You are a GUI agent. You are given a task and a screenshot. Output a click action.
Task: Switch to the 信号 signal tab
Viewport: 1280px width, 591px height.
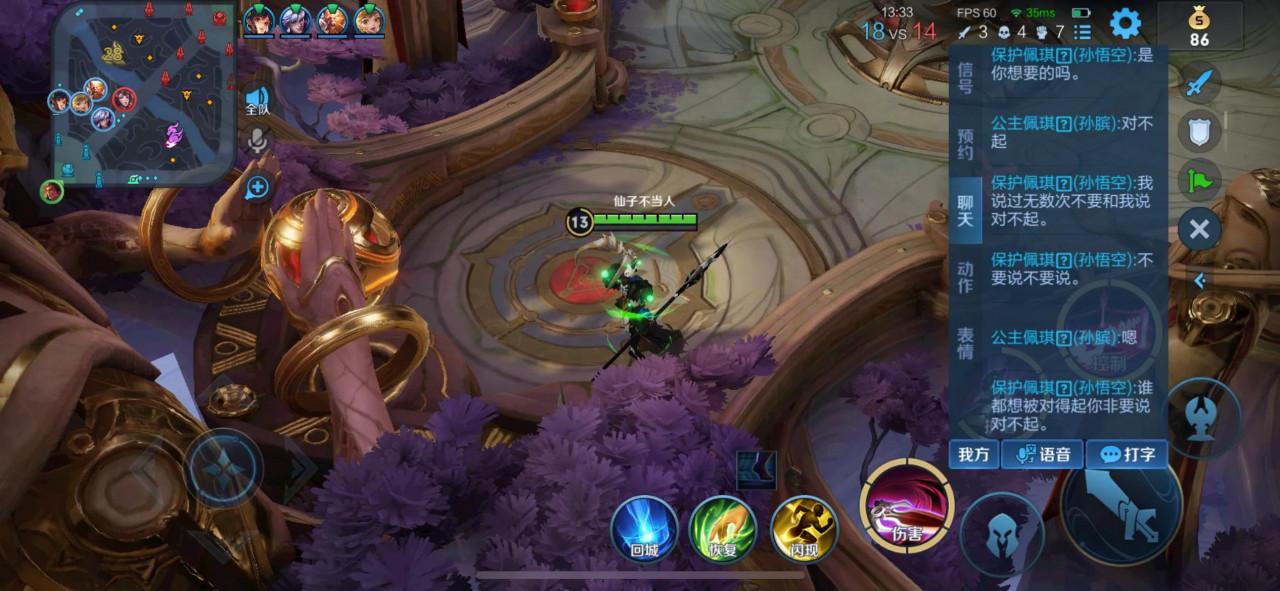pyautogui.click(x=965, y=77)
